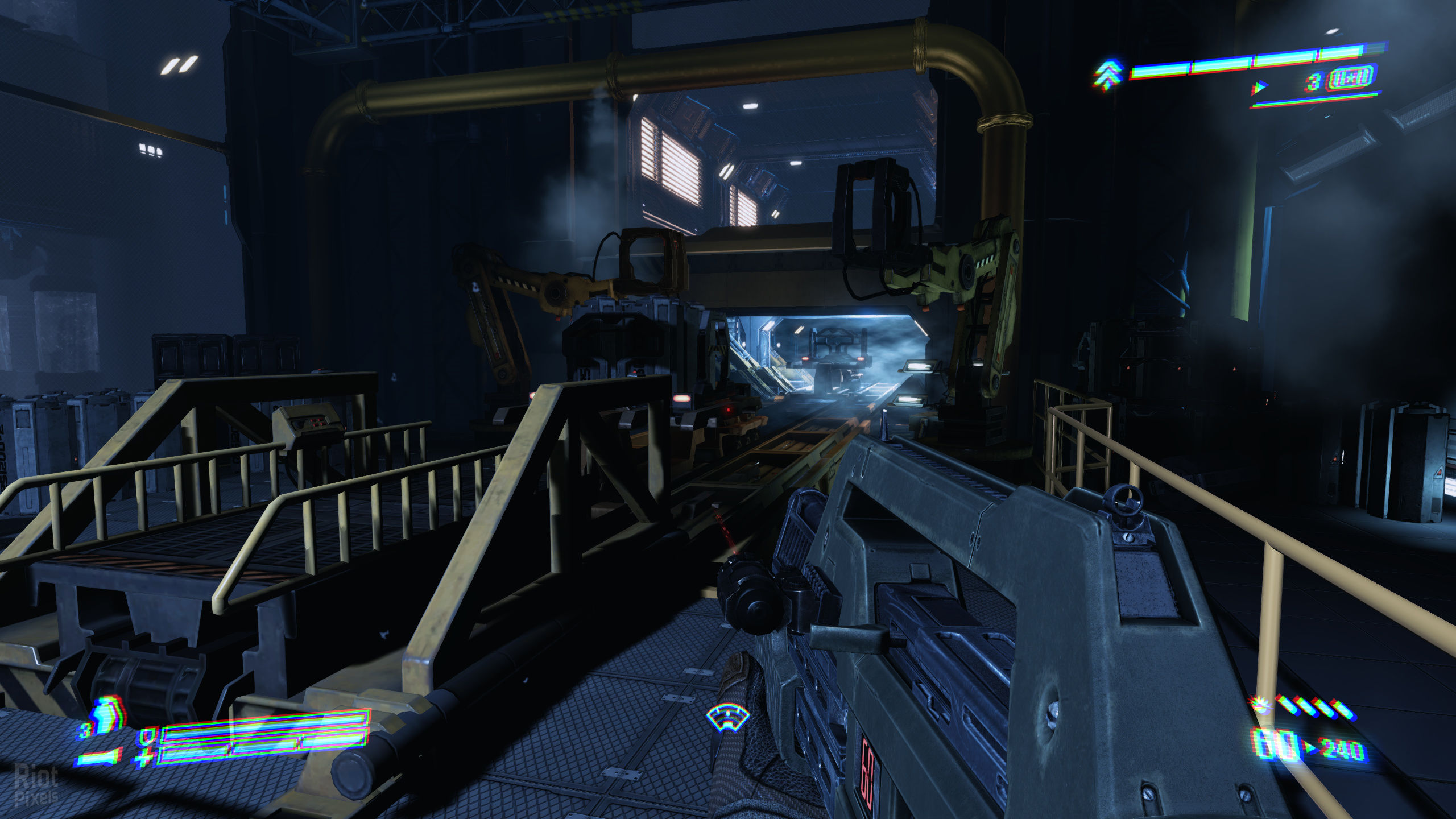Select the grenade explosion icon
This screenshot has width=1456, height=819.
[1259, 704]
